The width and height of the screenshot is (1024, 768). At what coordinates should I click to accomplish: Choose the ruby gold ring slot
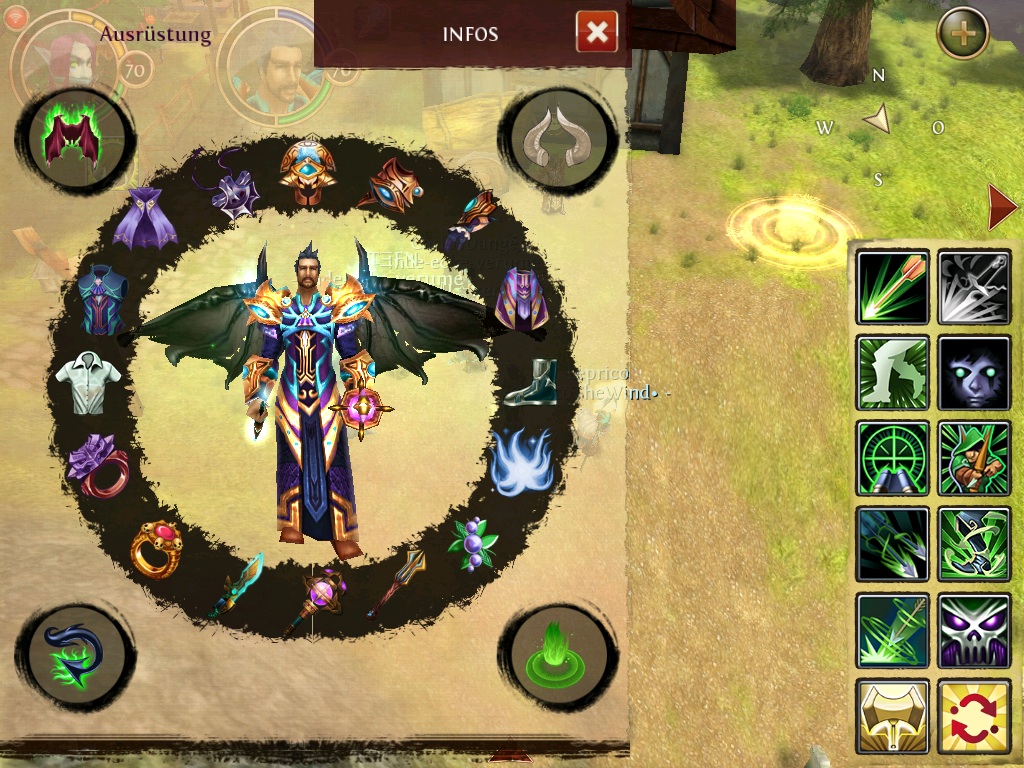pyautogui.click(x=156, y=548)
